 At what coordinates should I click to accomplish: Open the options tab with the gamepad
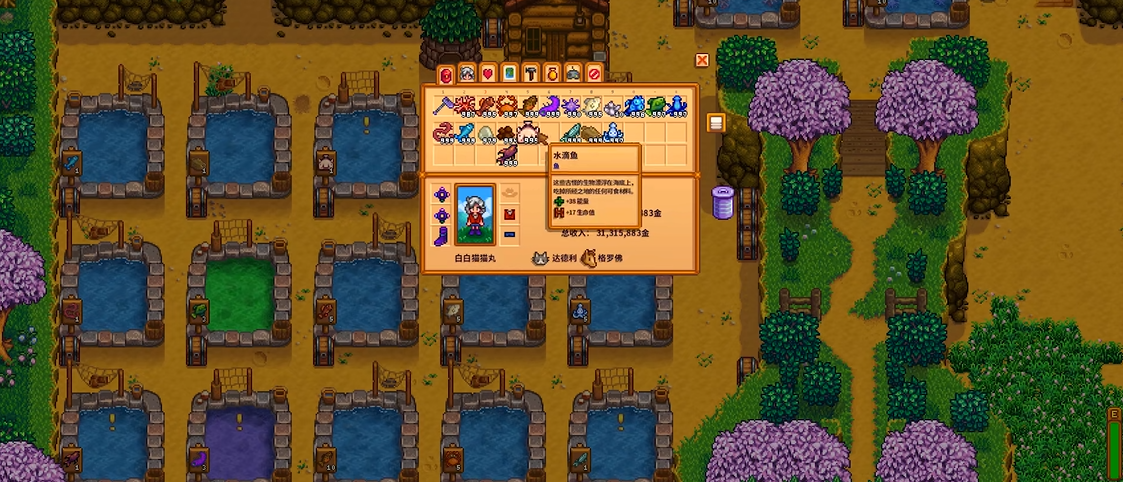click(572, 73)
